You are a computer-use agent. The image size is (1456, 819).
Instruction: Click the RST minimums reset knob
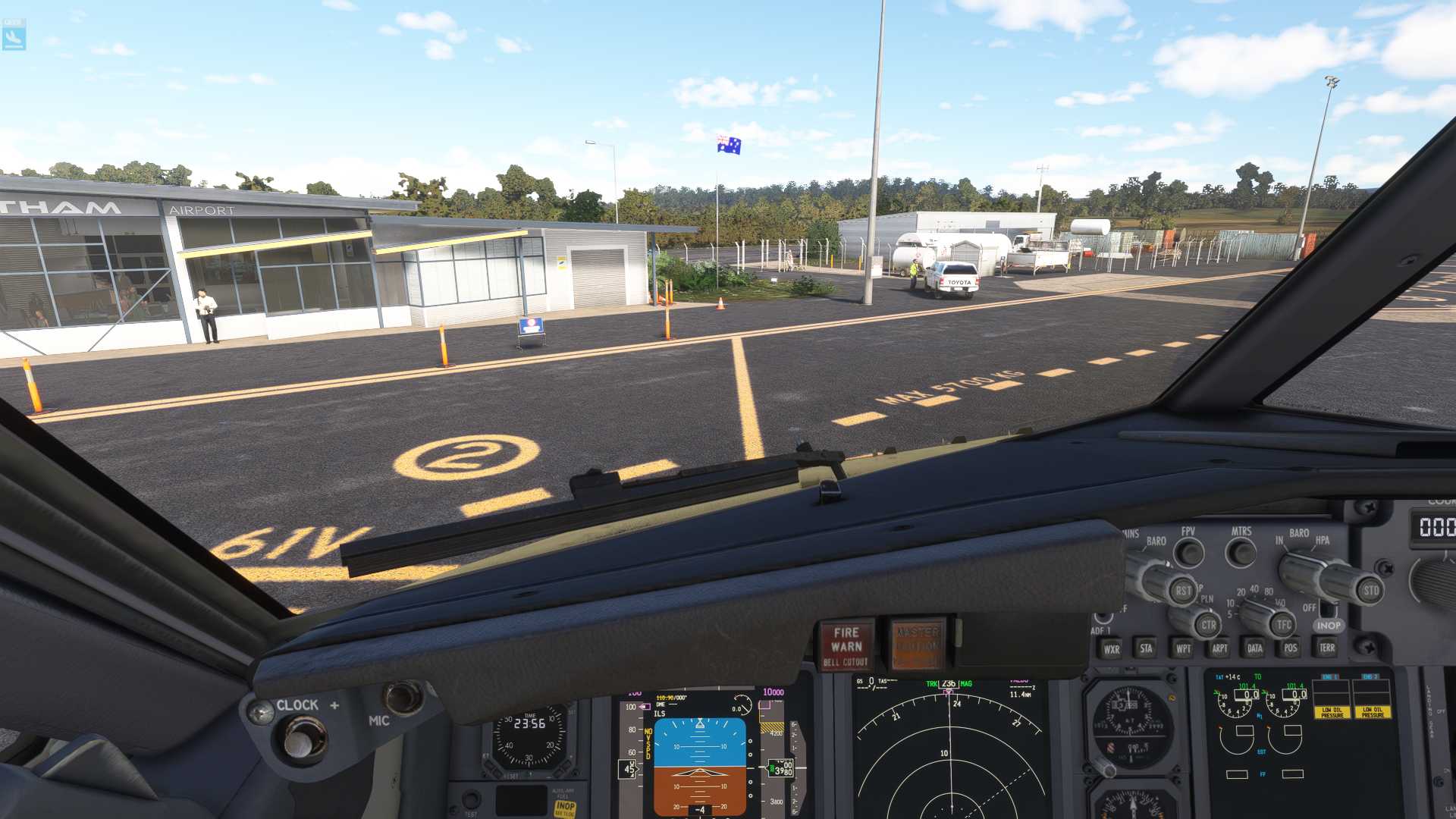pyautogui.click(x=1183, y=591)
